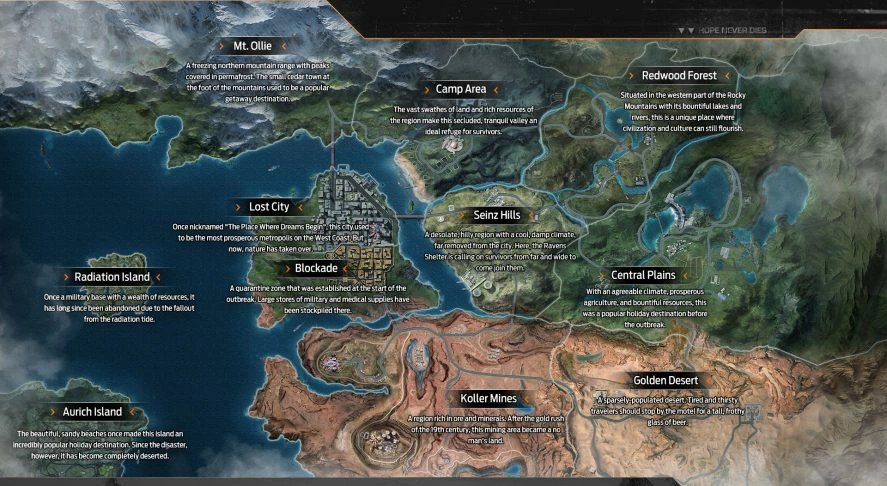Select the Lost City label
Screen dimensions: 887x486
coord(269,207)
